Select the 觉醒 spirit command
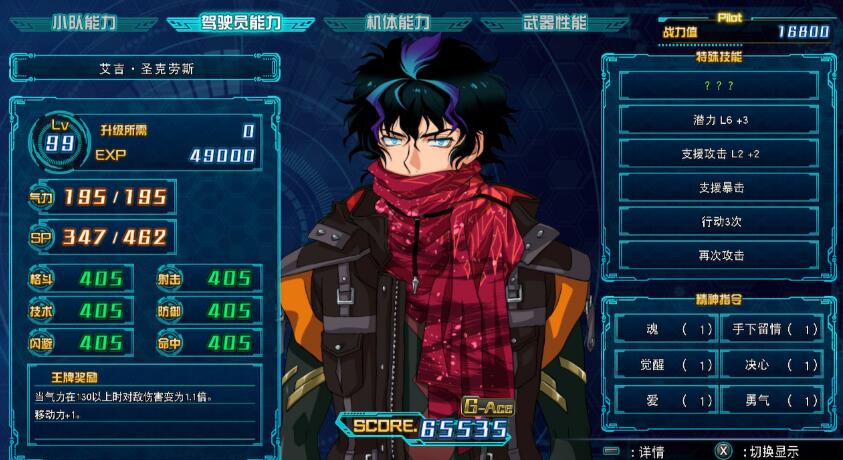 [664, 364]
